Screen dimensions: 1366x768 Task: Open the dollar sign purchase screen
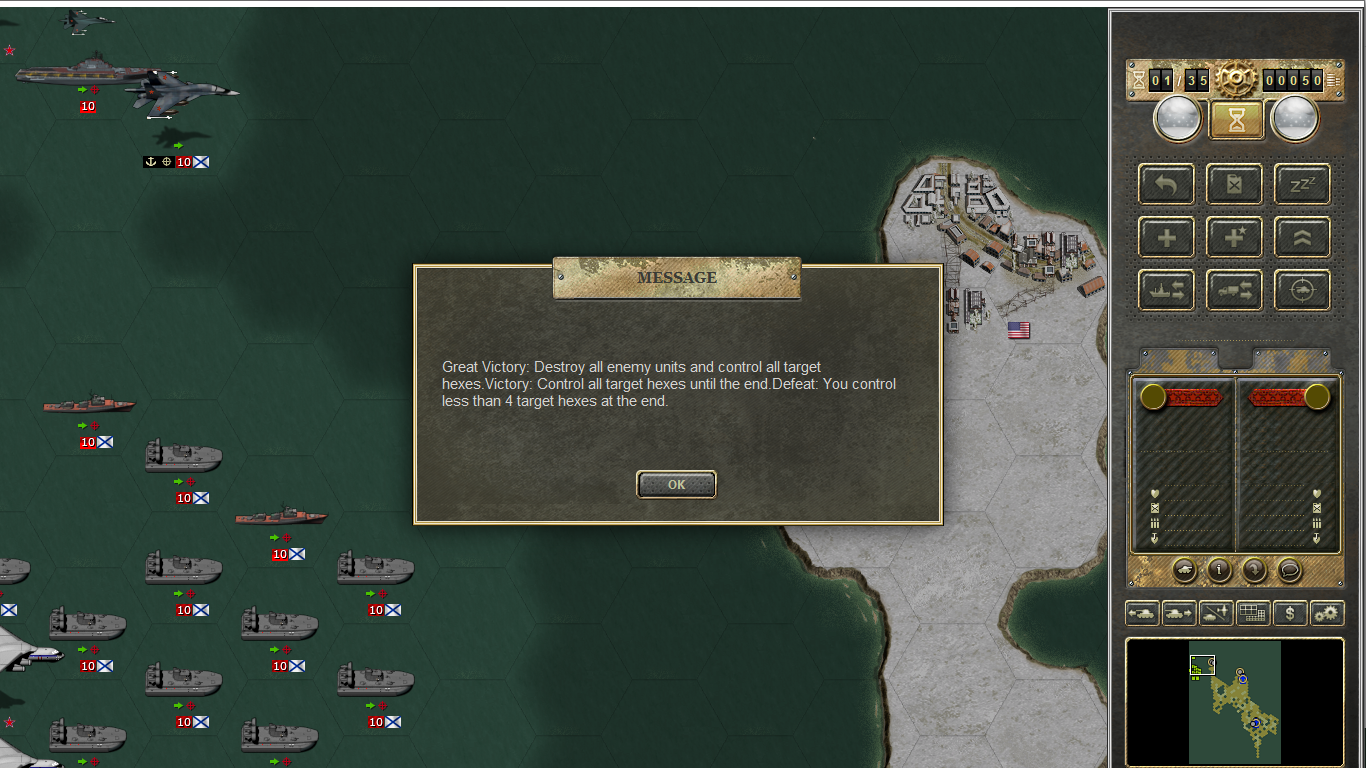point(1290,613)
